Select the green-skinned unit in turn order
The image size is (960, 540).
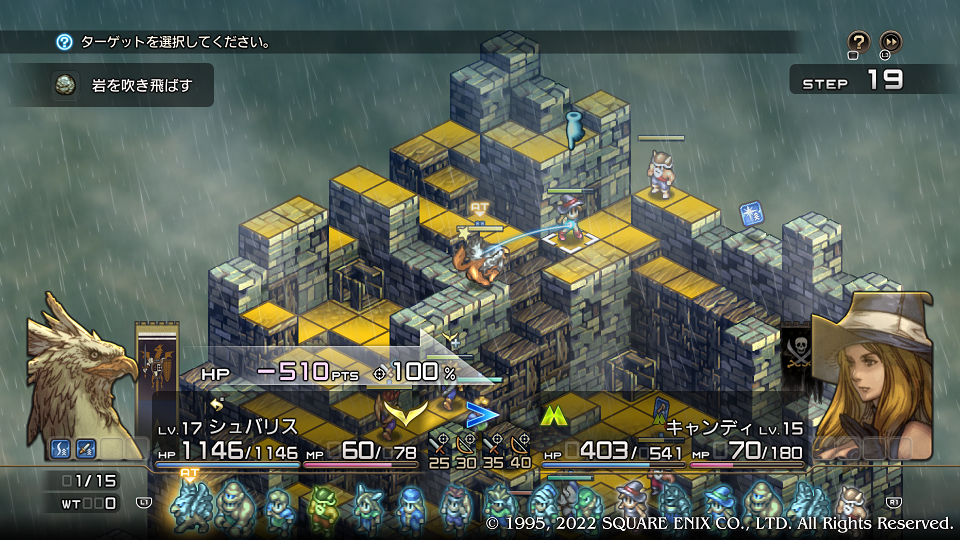click(x=321, y=505)
